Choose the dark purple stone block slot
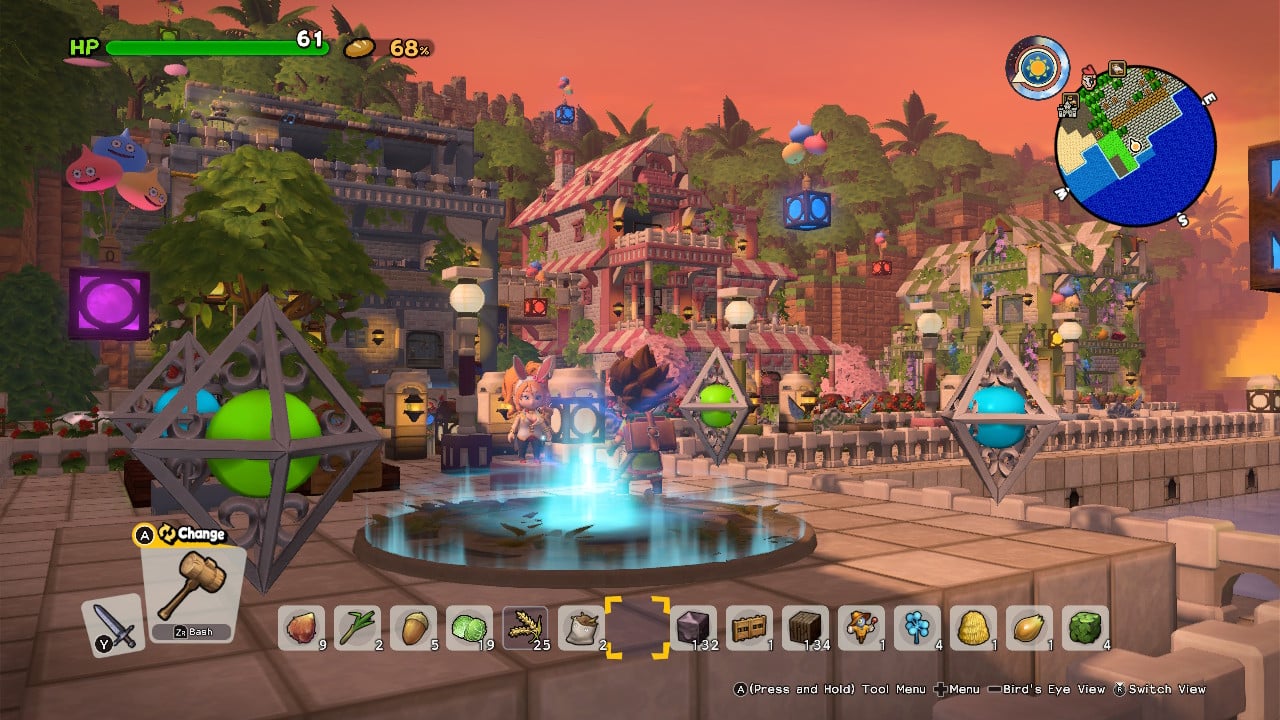 tap(693, 628)
